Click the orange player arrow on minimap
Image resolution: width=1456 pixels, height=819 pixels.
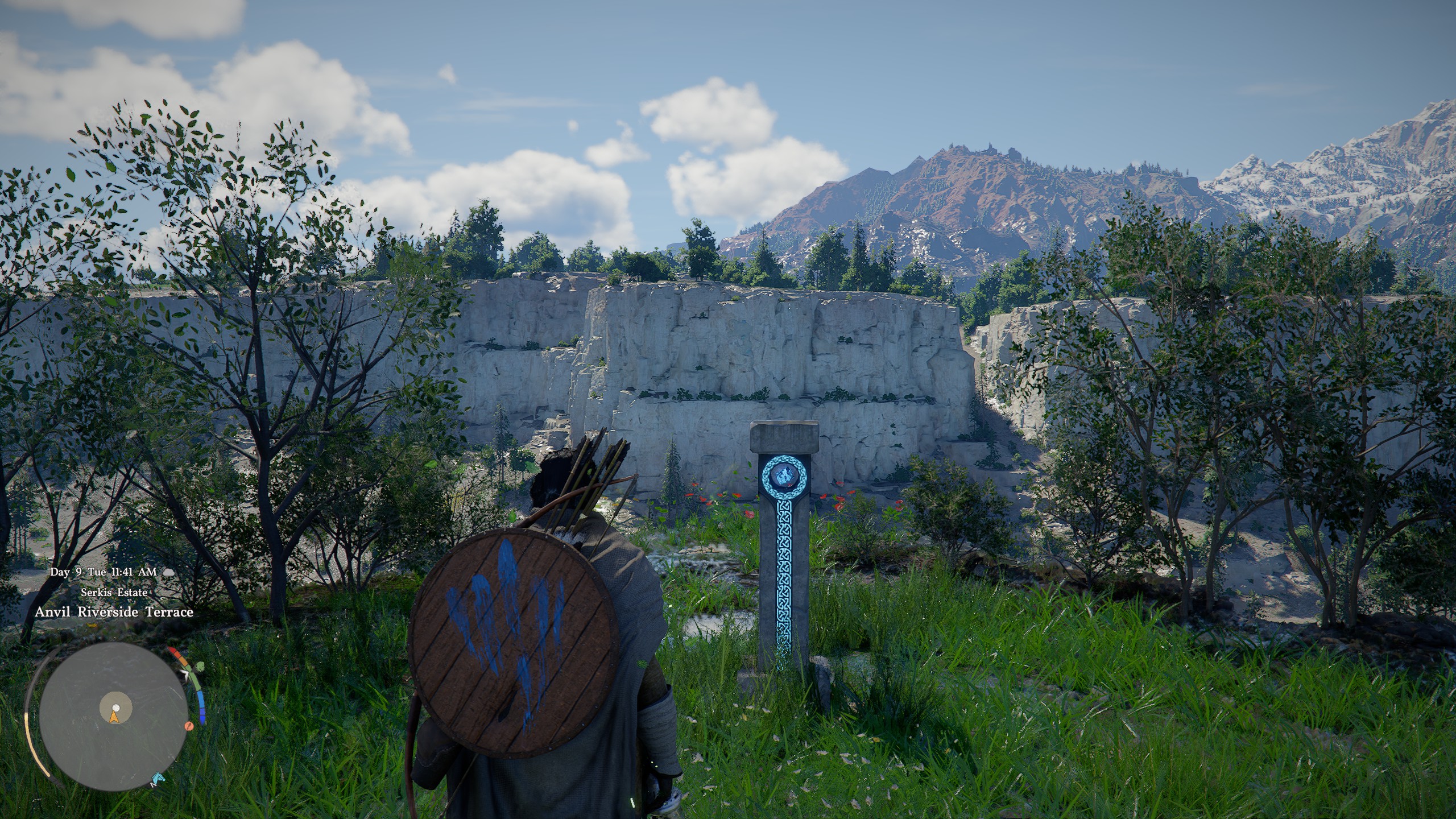click(x=114, y=718)
